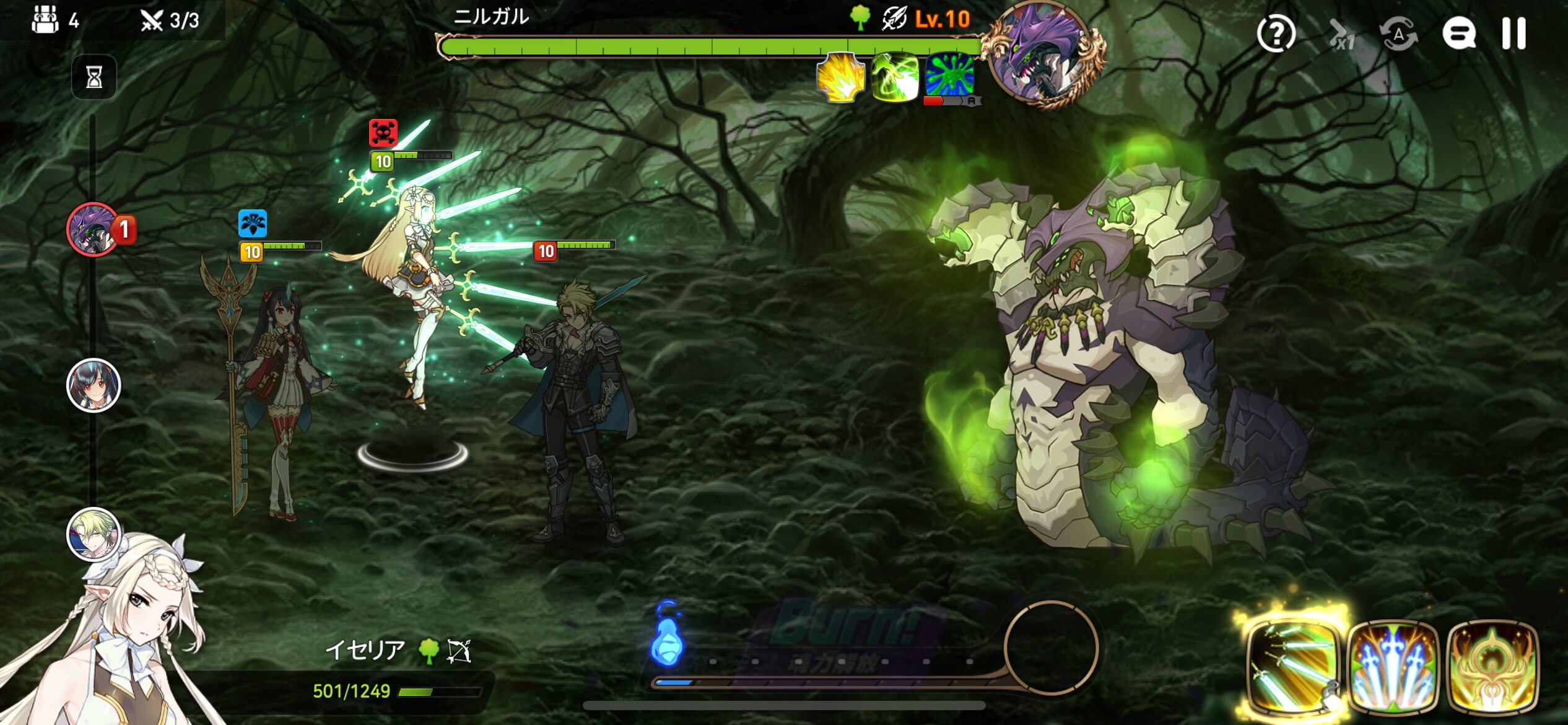Select the black-haired girl turn-order portrait
1568x725 pixels.
[x=93, y=385]
